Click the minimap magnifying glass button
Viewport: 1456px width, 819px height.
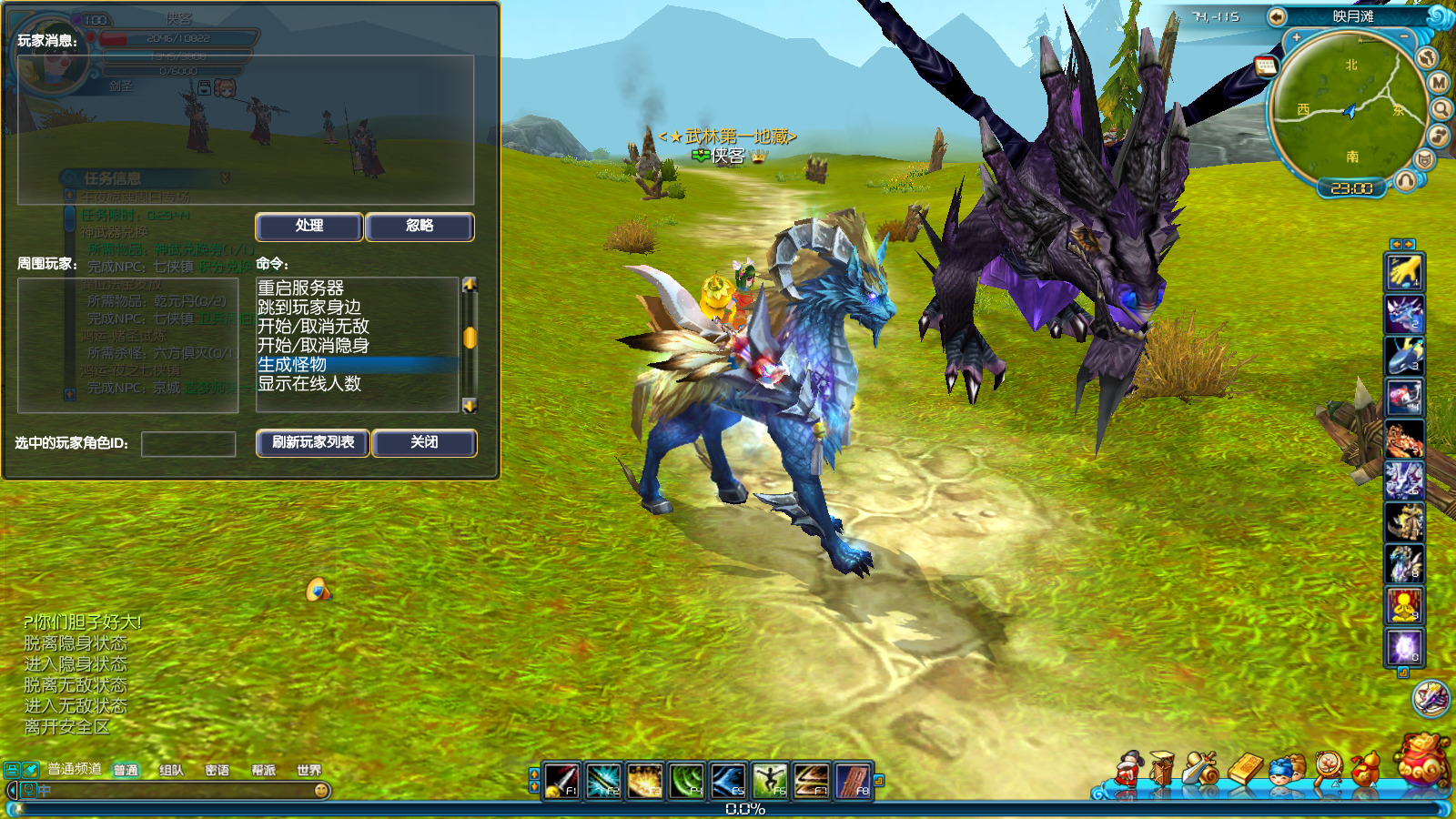pos(1441,109)
